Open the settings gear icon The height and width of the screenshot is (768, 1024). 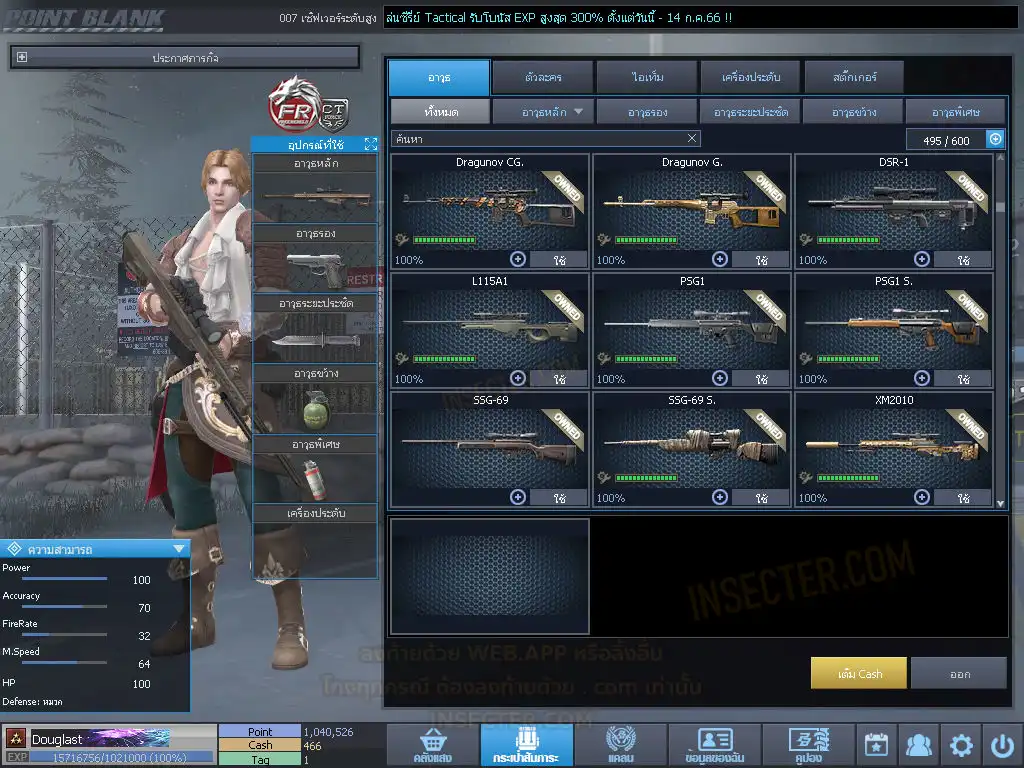[961, 745]
